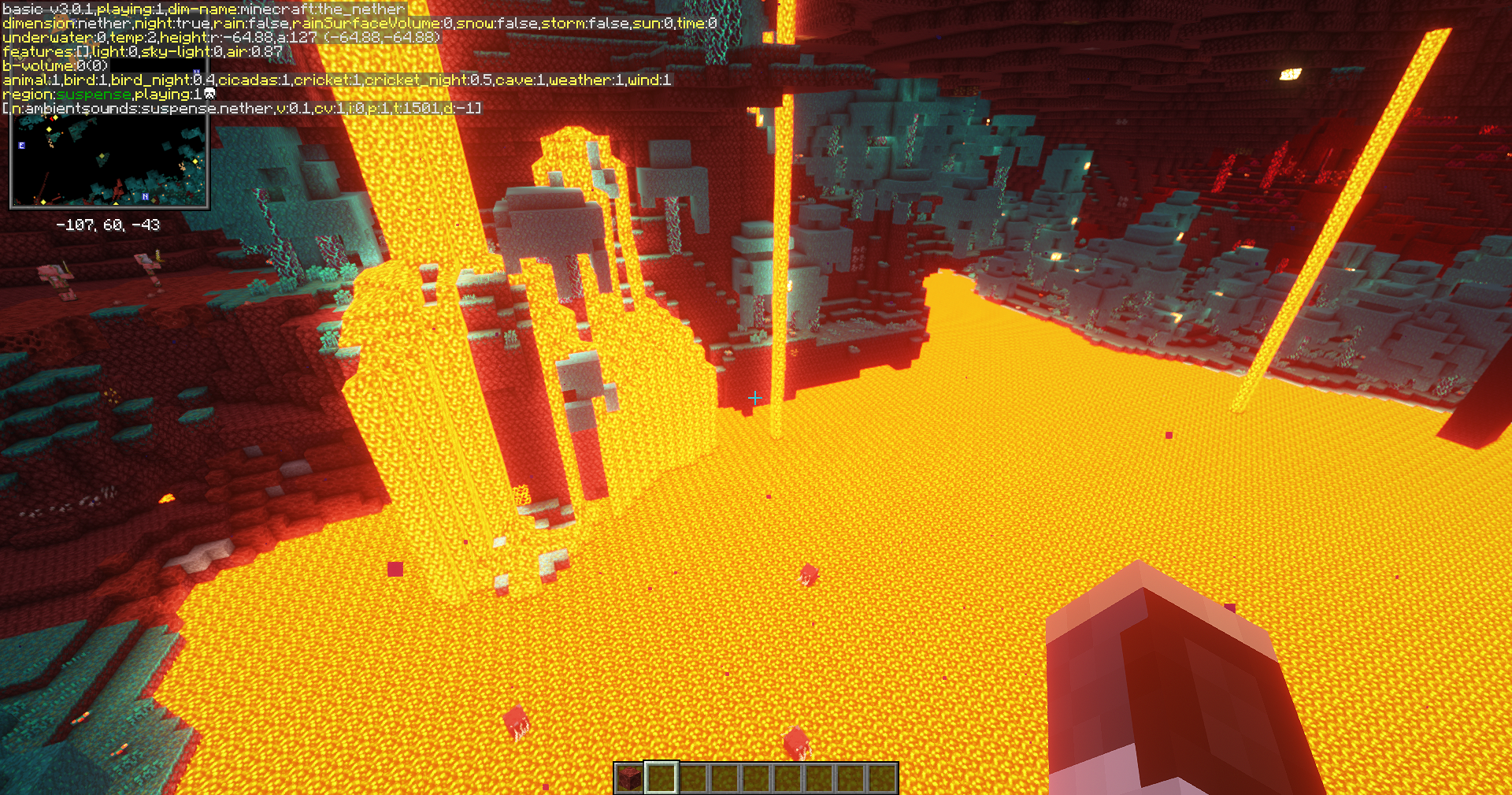Click the N compass marker on minimap
This screenshot has width=1512, height=795.
point(145,196)
